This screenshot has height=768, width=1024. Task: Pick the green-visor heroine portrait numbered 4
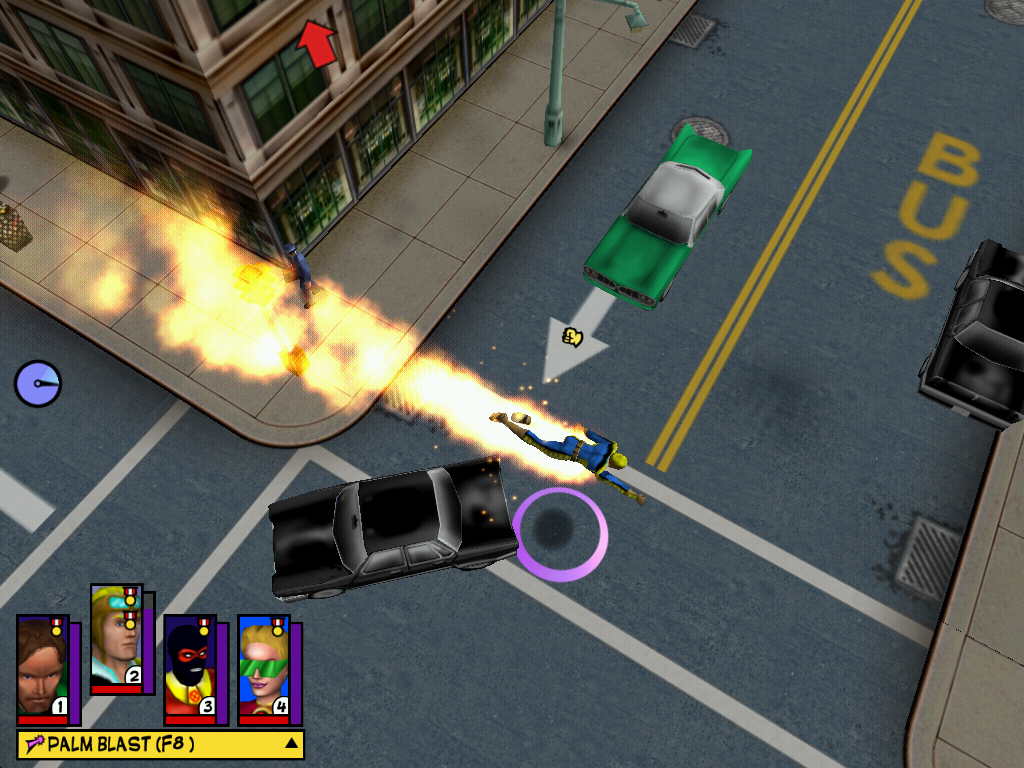pos(263,669)
